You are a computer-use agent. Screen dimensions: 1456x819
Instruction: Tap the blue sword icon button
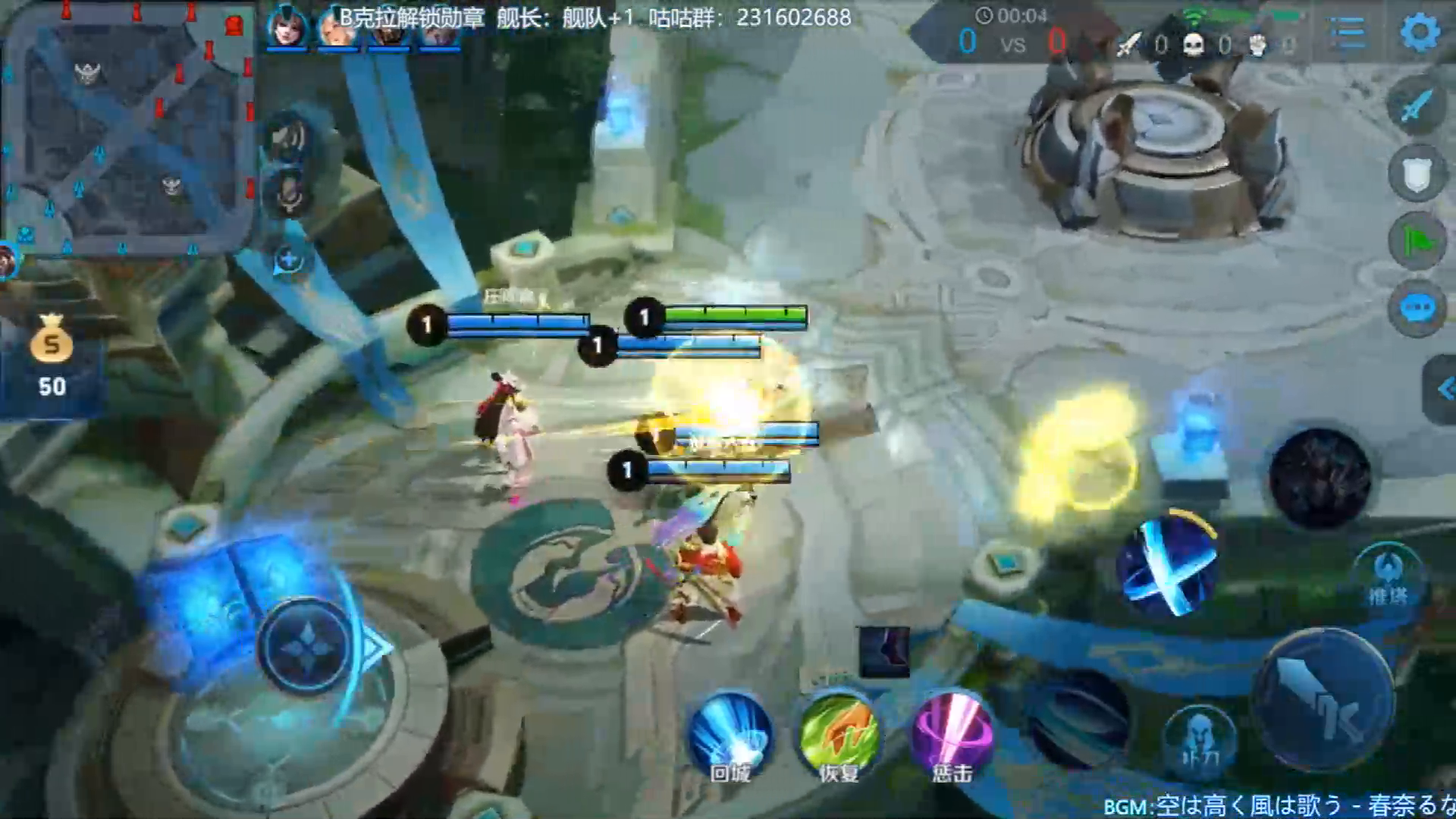pyautogui.click(x=1416, y=106)
